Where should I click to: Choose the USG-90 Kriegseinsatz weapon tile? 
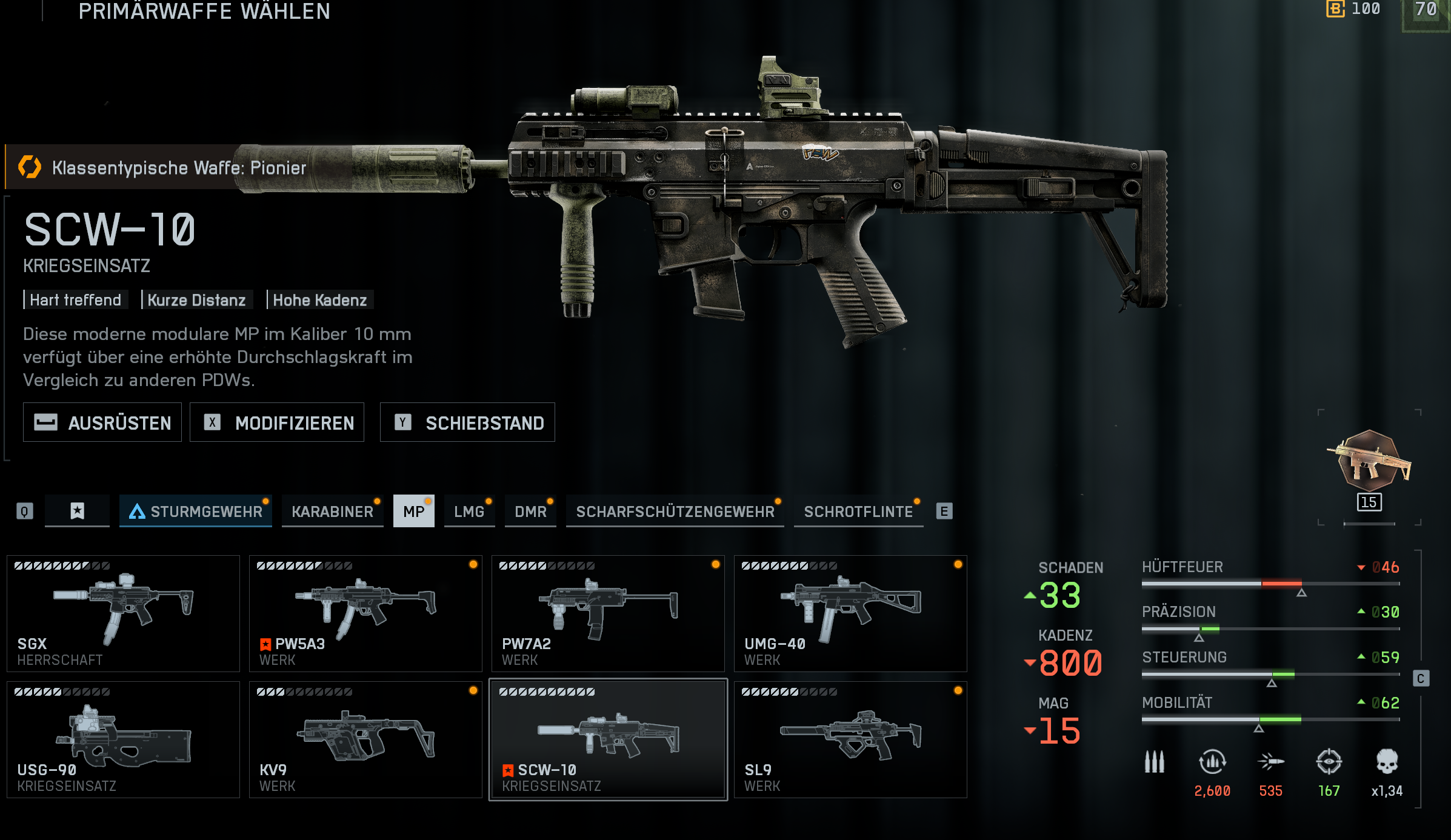pos(123,739)
